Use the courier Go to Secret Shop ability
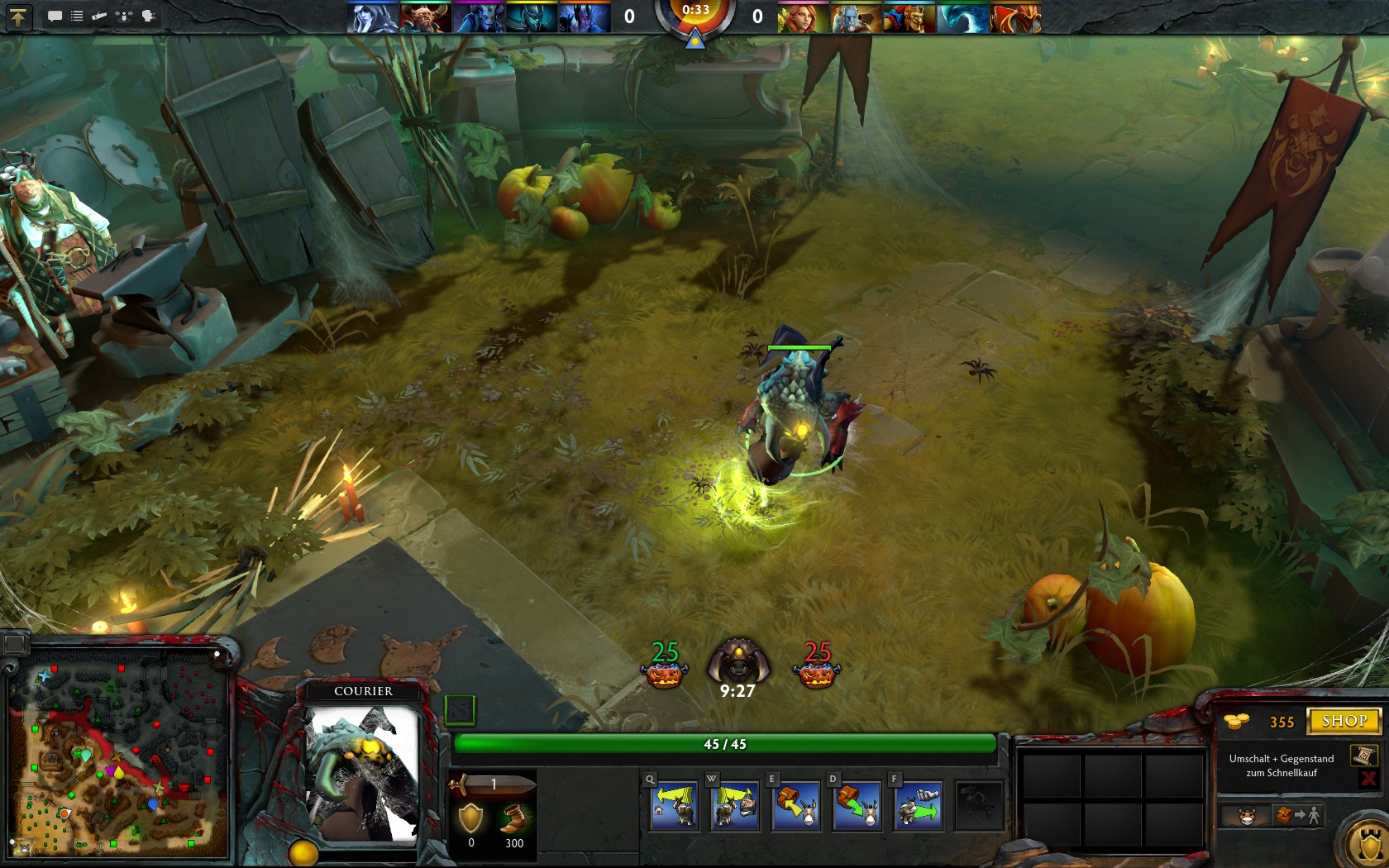1389x868 pixels. pos(735,806)
